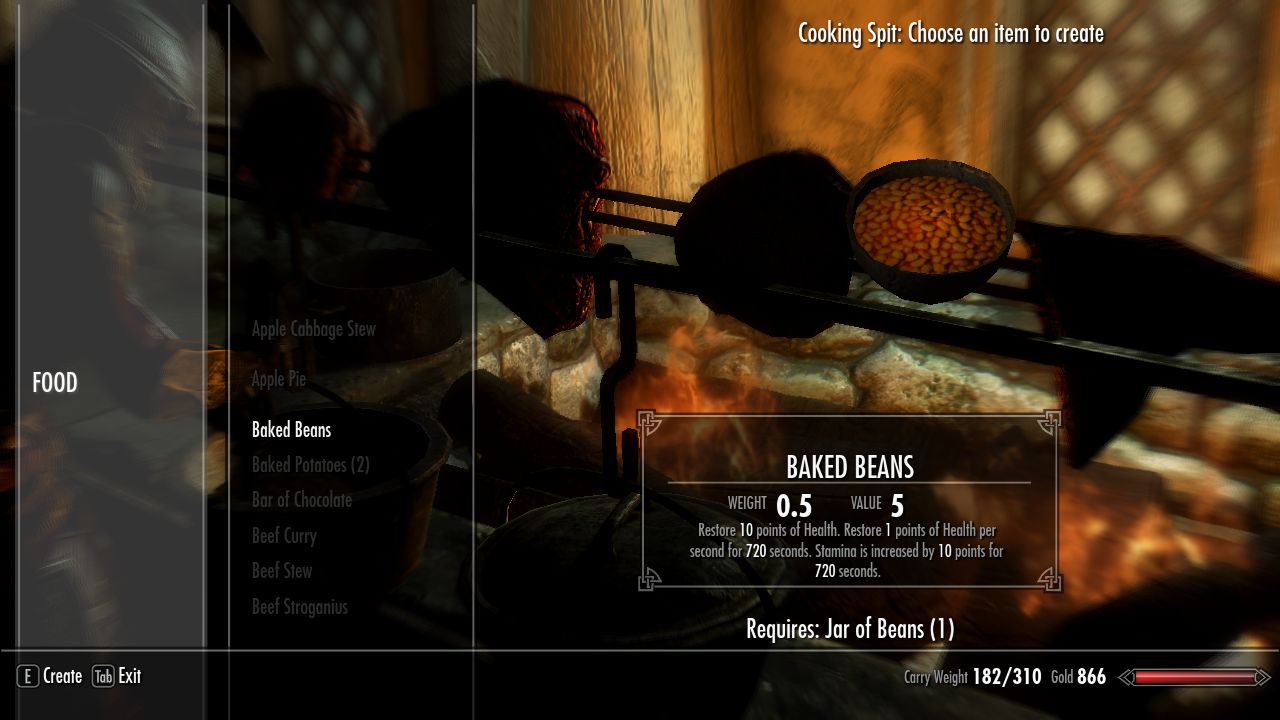This screenshot has width=1280, height=720.
Task: Select the FOOD category
Action: (x=55, y=383)
